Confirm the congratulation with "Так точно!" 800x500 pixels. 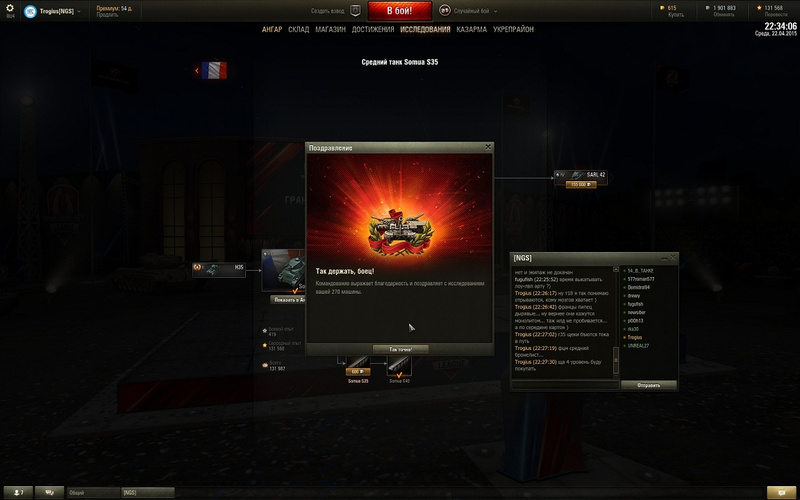click(400, 349)
